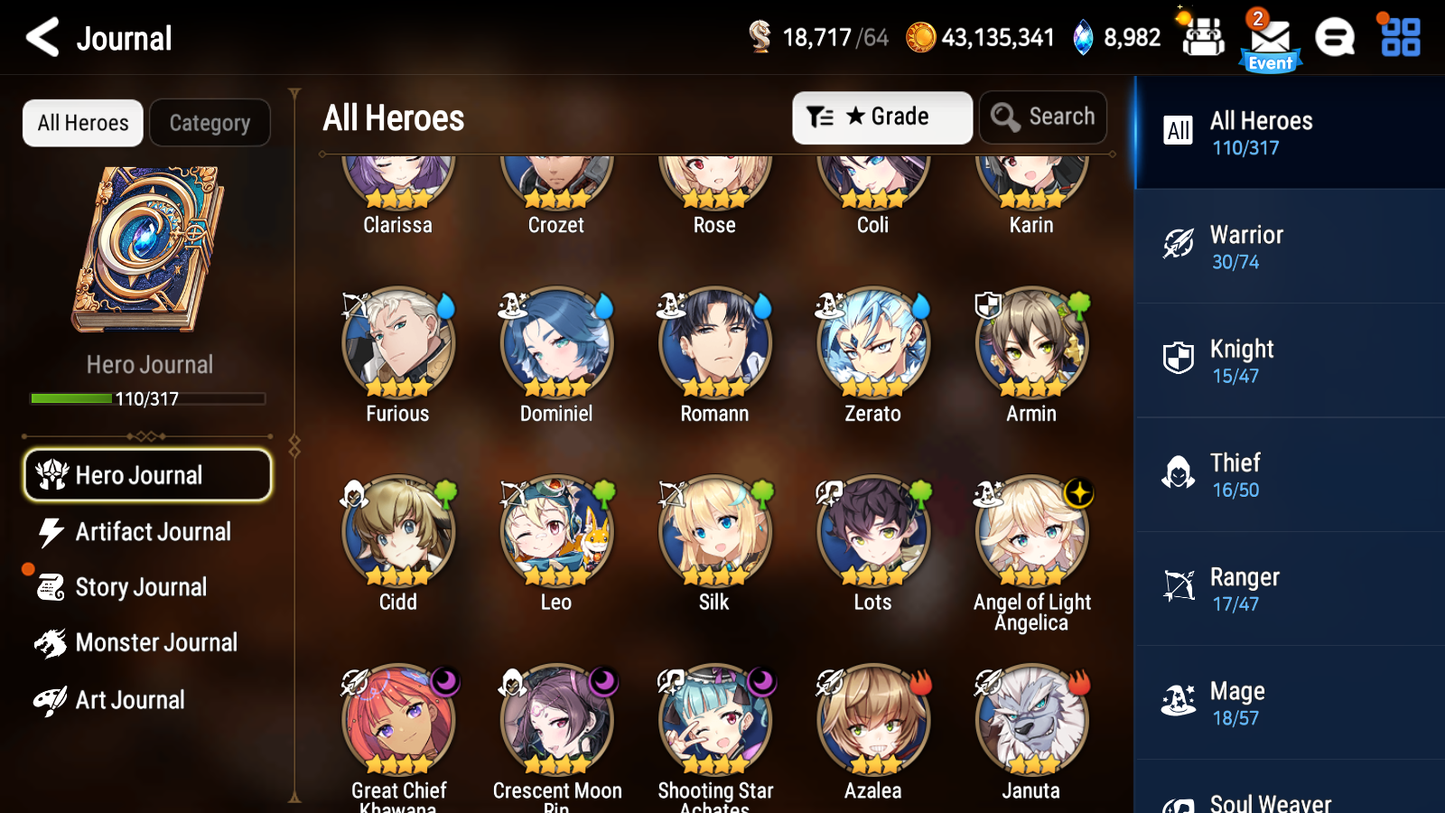Go back using the Journal back arrow

[43, 37]
